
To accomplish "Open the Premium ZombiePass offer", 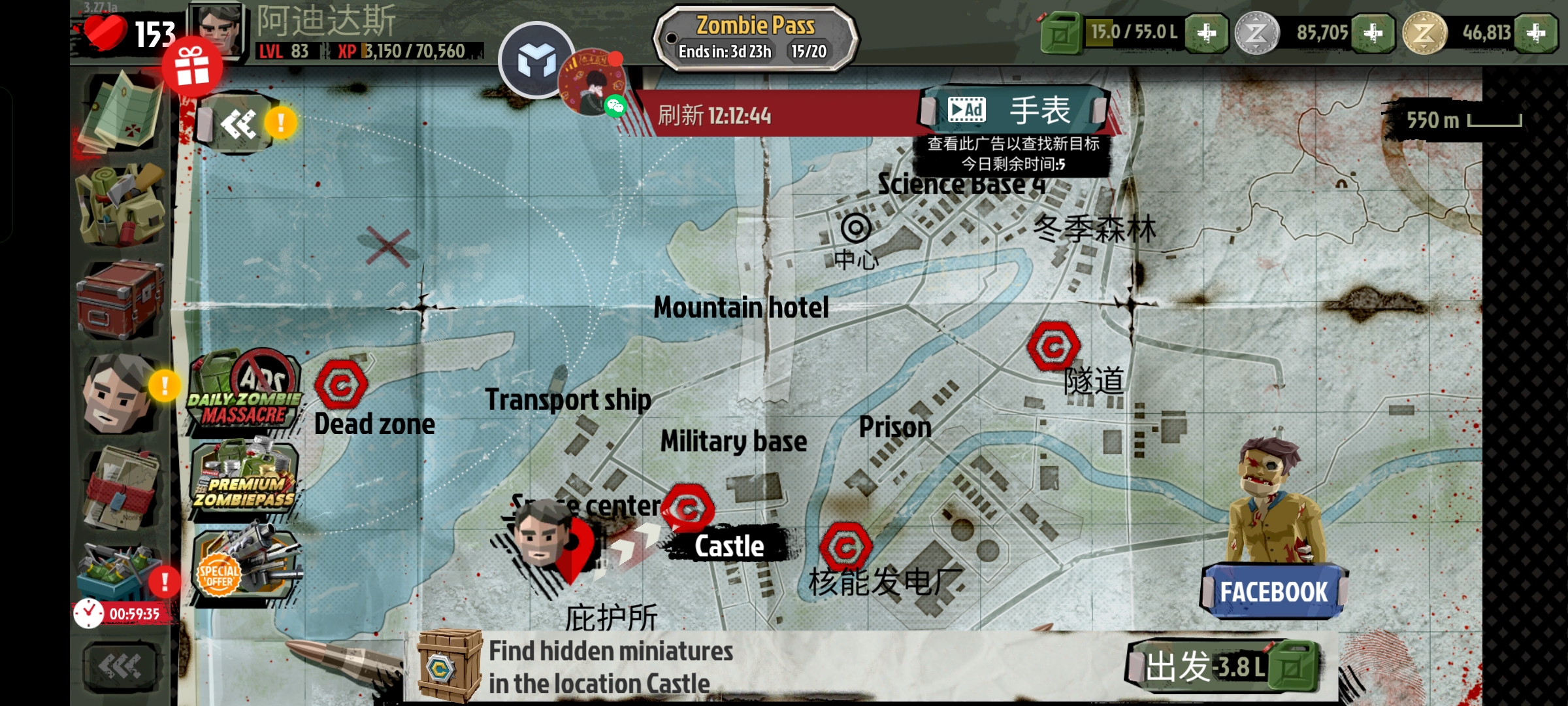I will pos(244,482).
